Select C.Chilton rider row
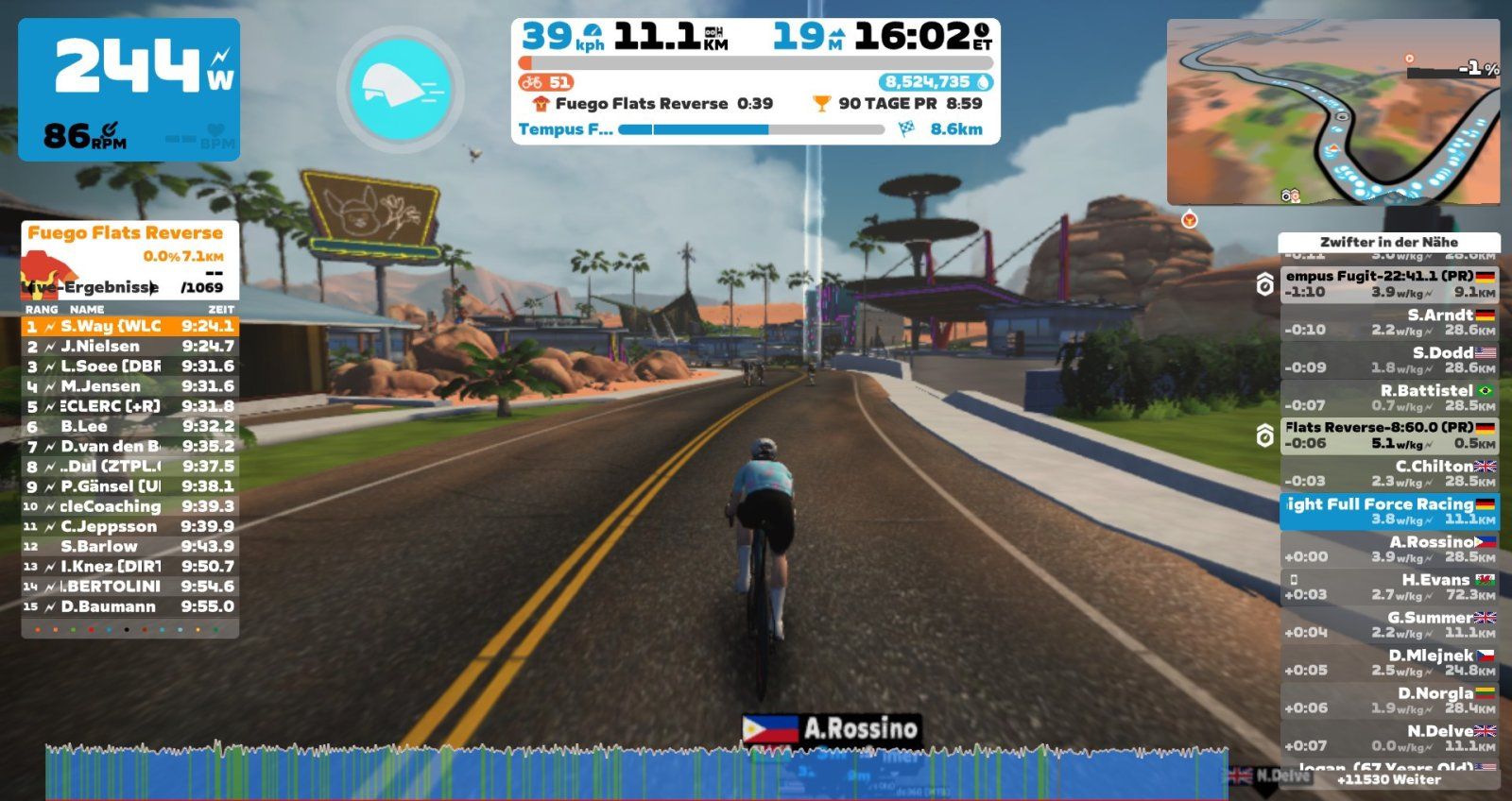Screen dimensions: 1512x801 pos(1388,473)
